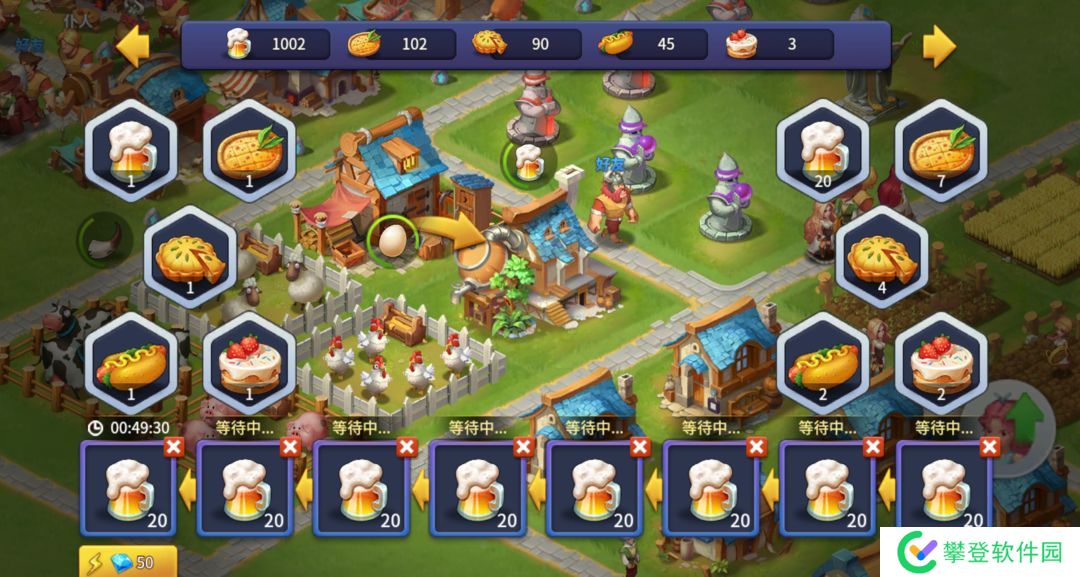
Task: Choose the pizza hexagon labeled 7
Action: coord(940,151)
